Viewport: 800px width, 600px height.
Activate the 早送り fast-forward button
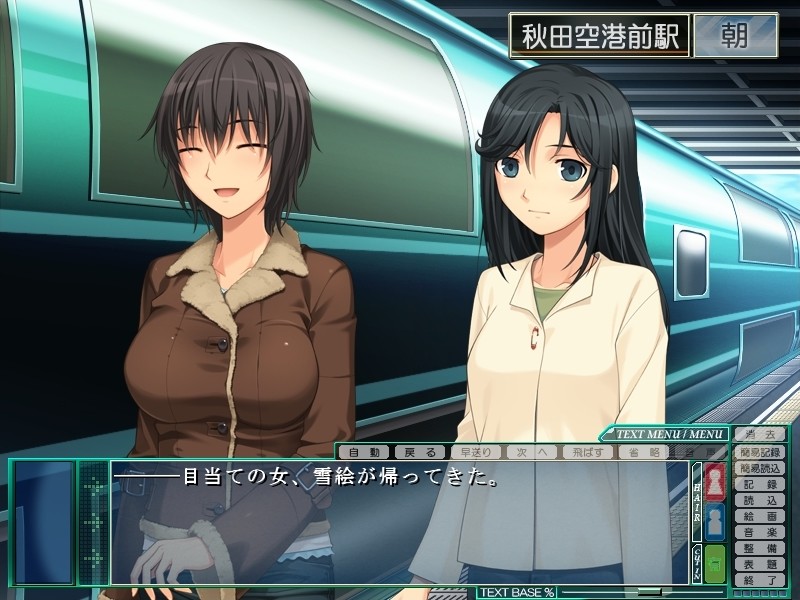pyautogui.click(x=475, y=452)
